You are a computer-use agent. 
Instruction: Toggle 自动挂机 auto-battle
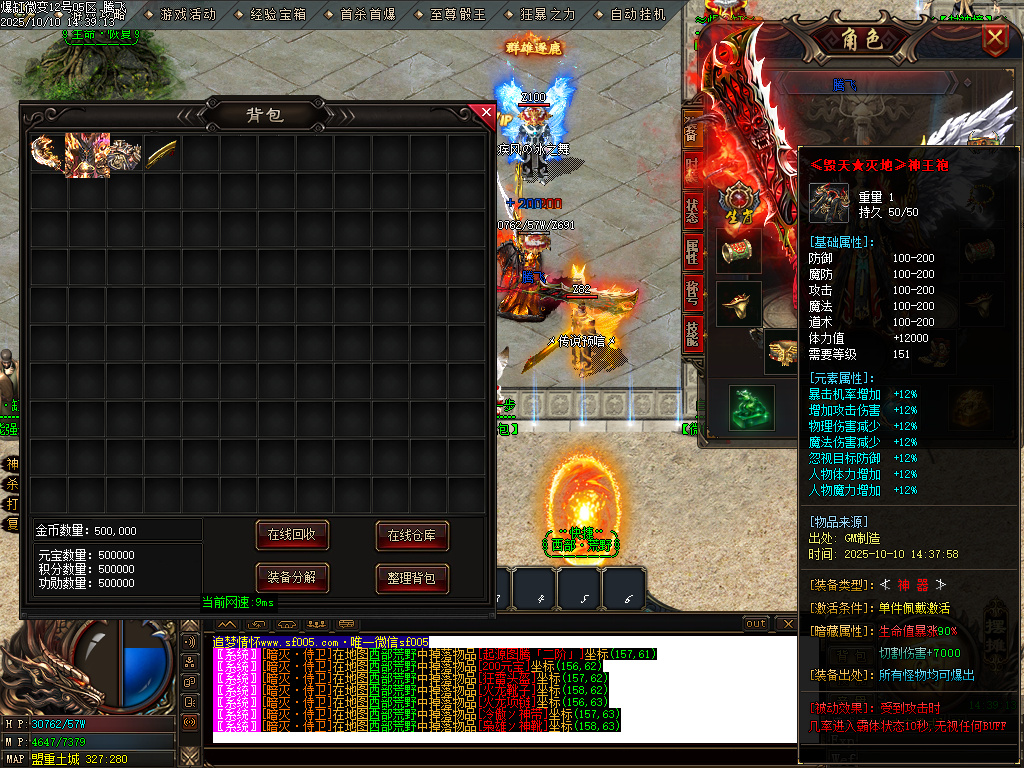tap(637, 15)
